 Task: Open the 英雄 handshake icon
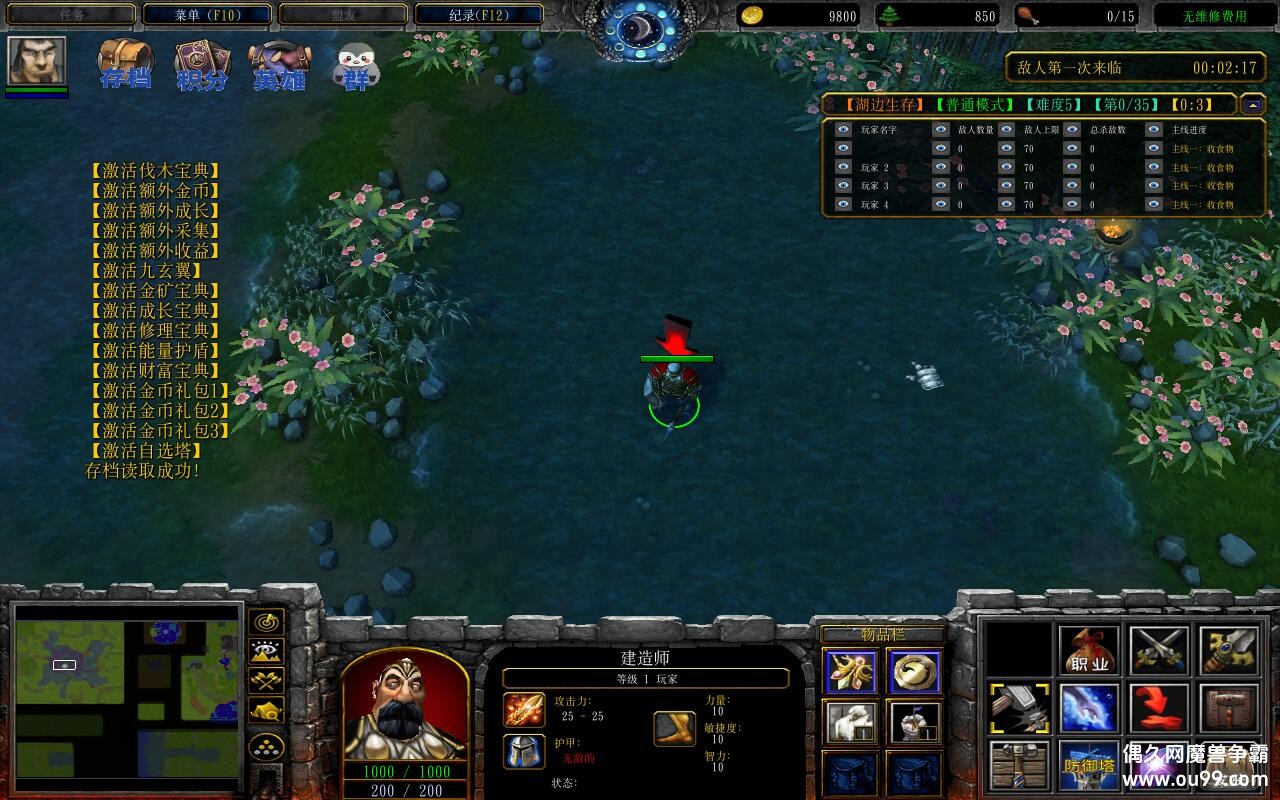279,65
